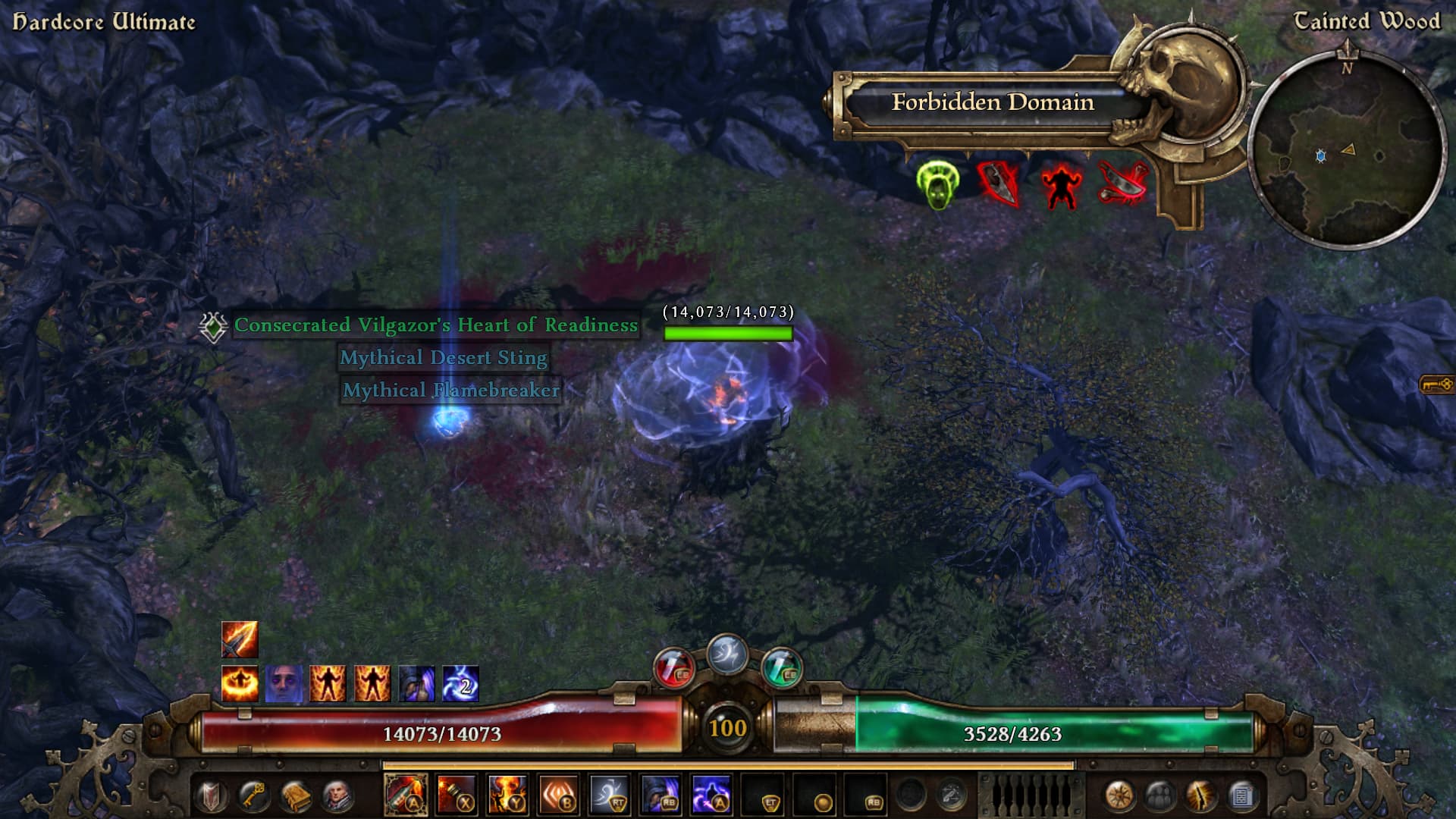Open the shield-shaped menu button

212,795
